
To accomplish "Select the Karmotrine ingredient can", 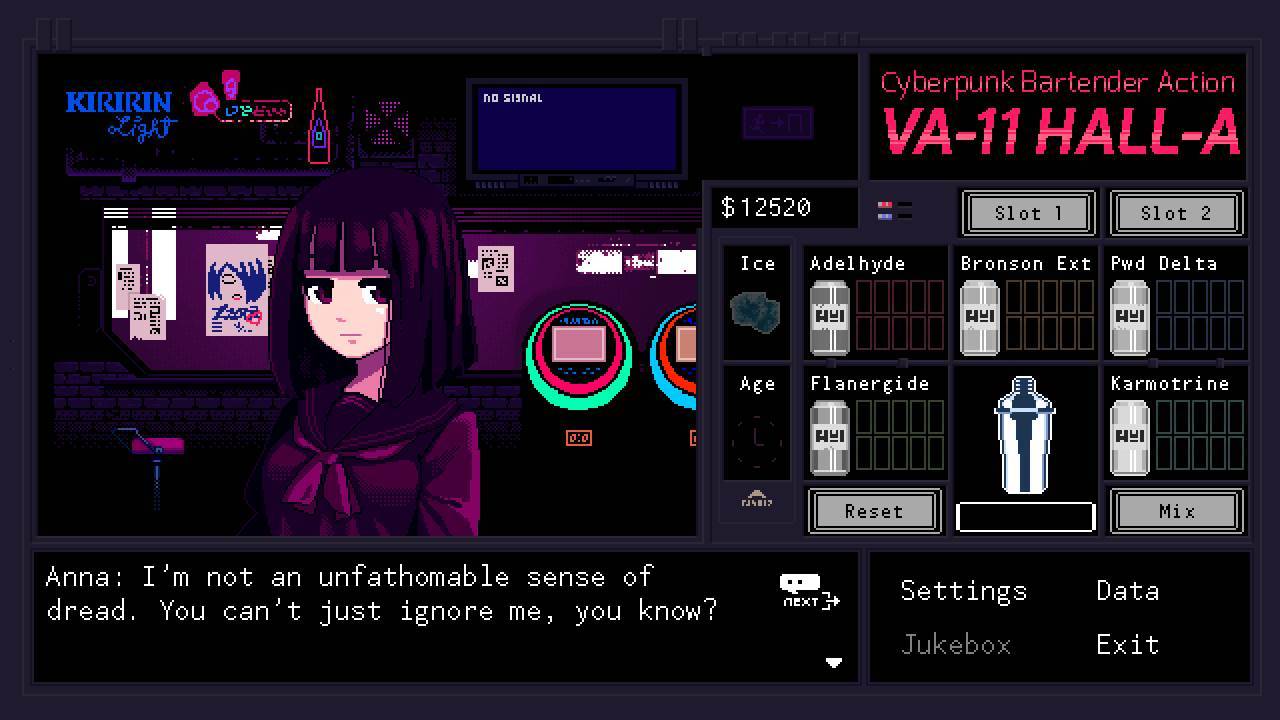I will point(1129,435).
